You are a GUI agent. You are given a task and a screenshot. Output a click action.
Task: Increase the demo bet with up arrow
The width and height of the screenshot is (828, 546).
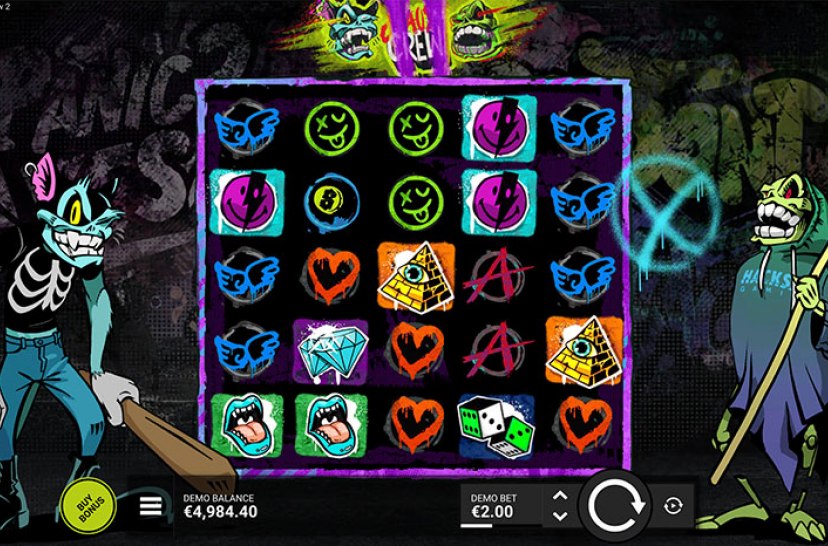[560, 495]
